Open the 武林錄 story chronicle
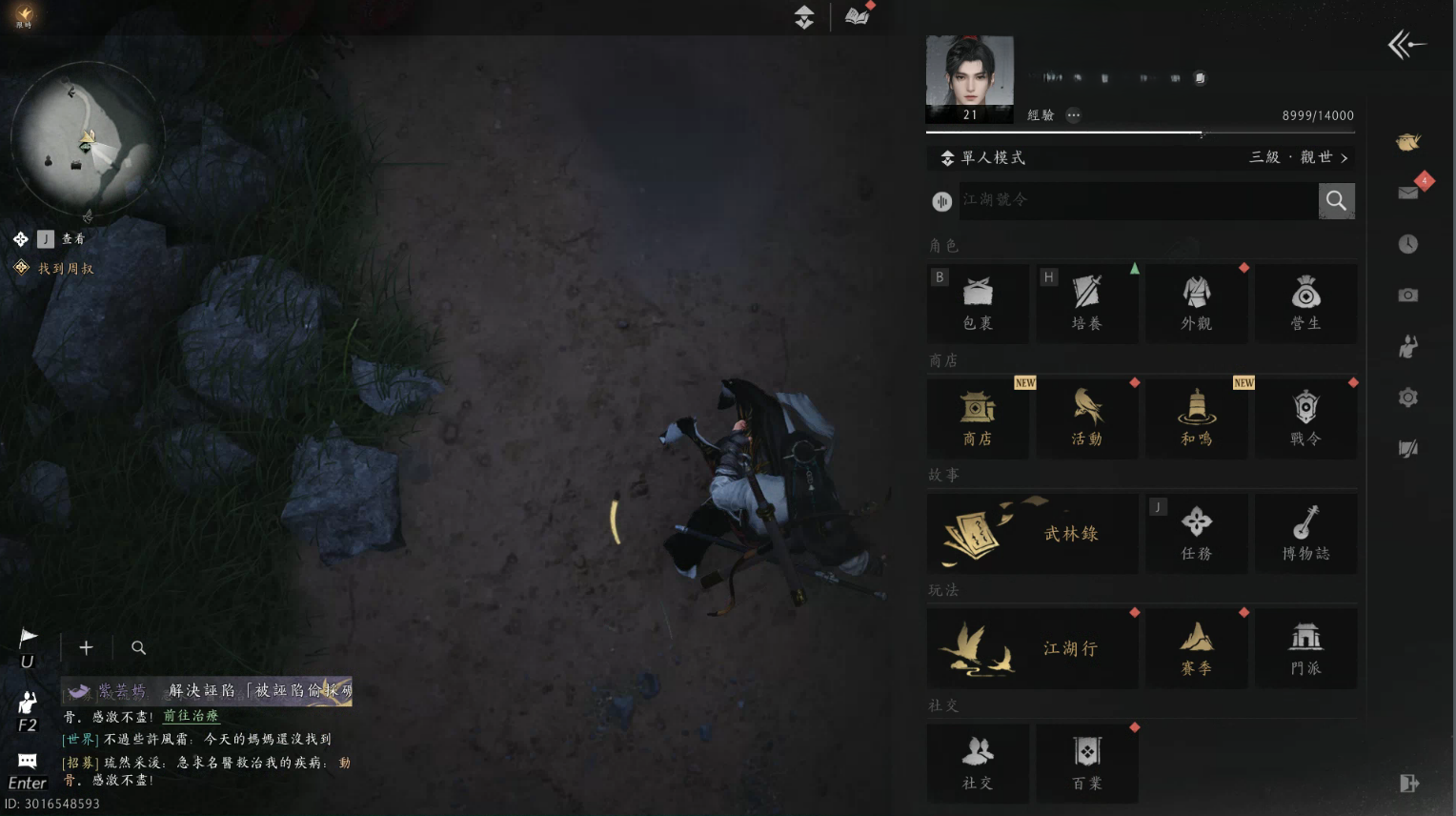This screenshot has width=1456, height=816. [1033, 533]
